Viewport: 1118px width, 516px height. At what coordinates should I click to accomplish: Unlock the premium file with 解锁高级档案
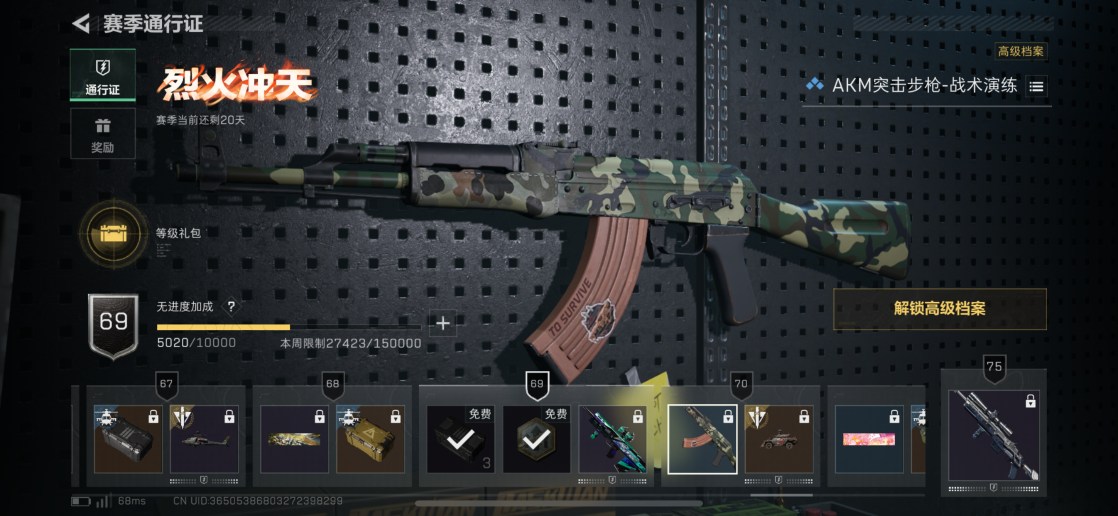pyautogui.click(x=939, y=309)
